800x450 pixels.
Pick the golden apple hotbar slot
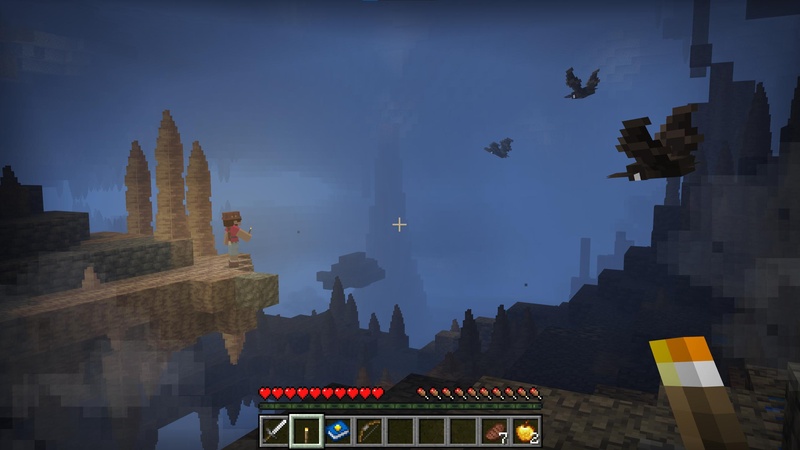(x=525, y=431)
